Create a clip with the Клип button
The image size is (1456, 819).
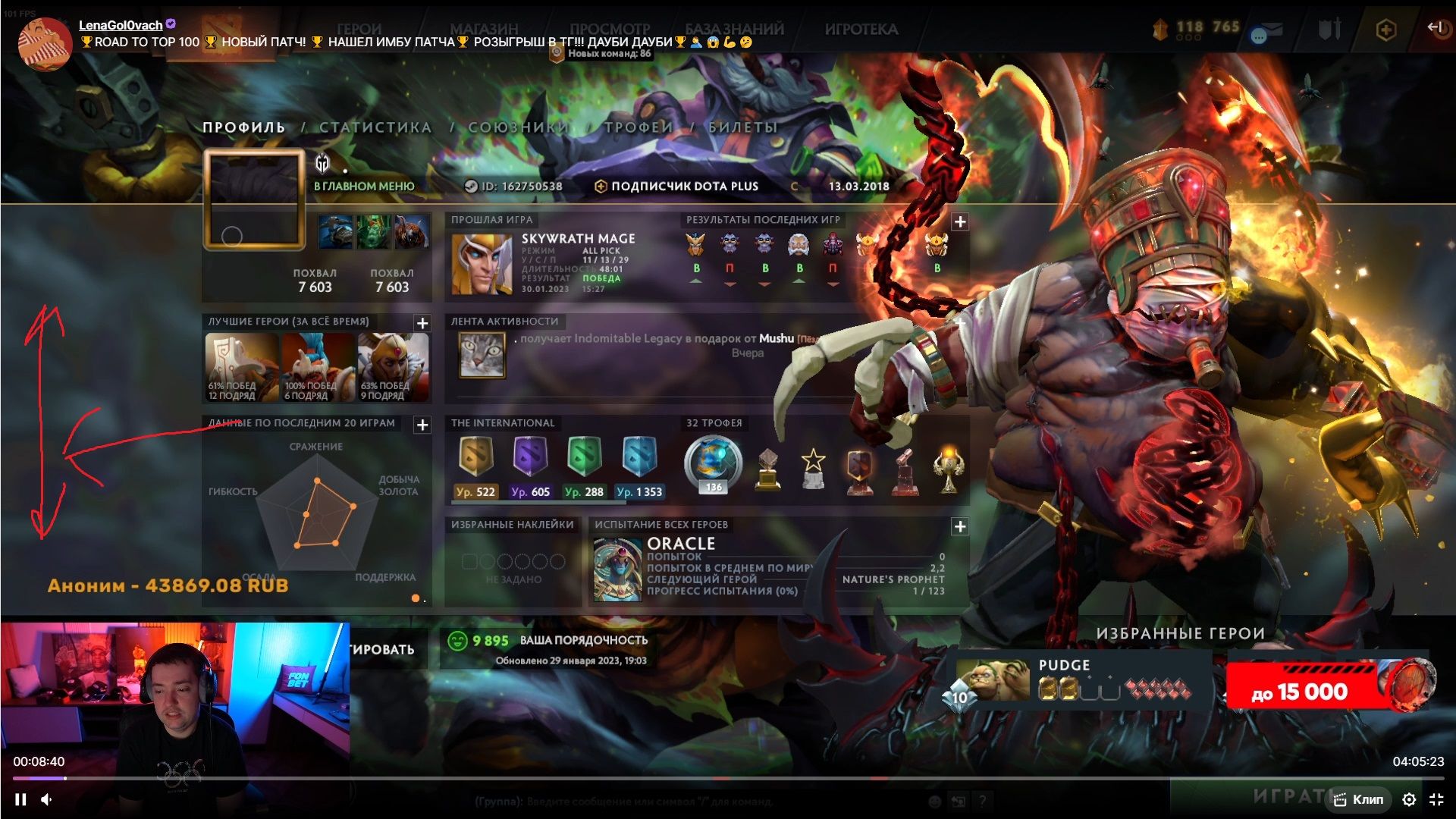1360,799
